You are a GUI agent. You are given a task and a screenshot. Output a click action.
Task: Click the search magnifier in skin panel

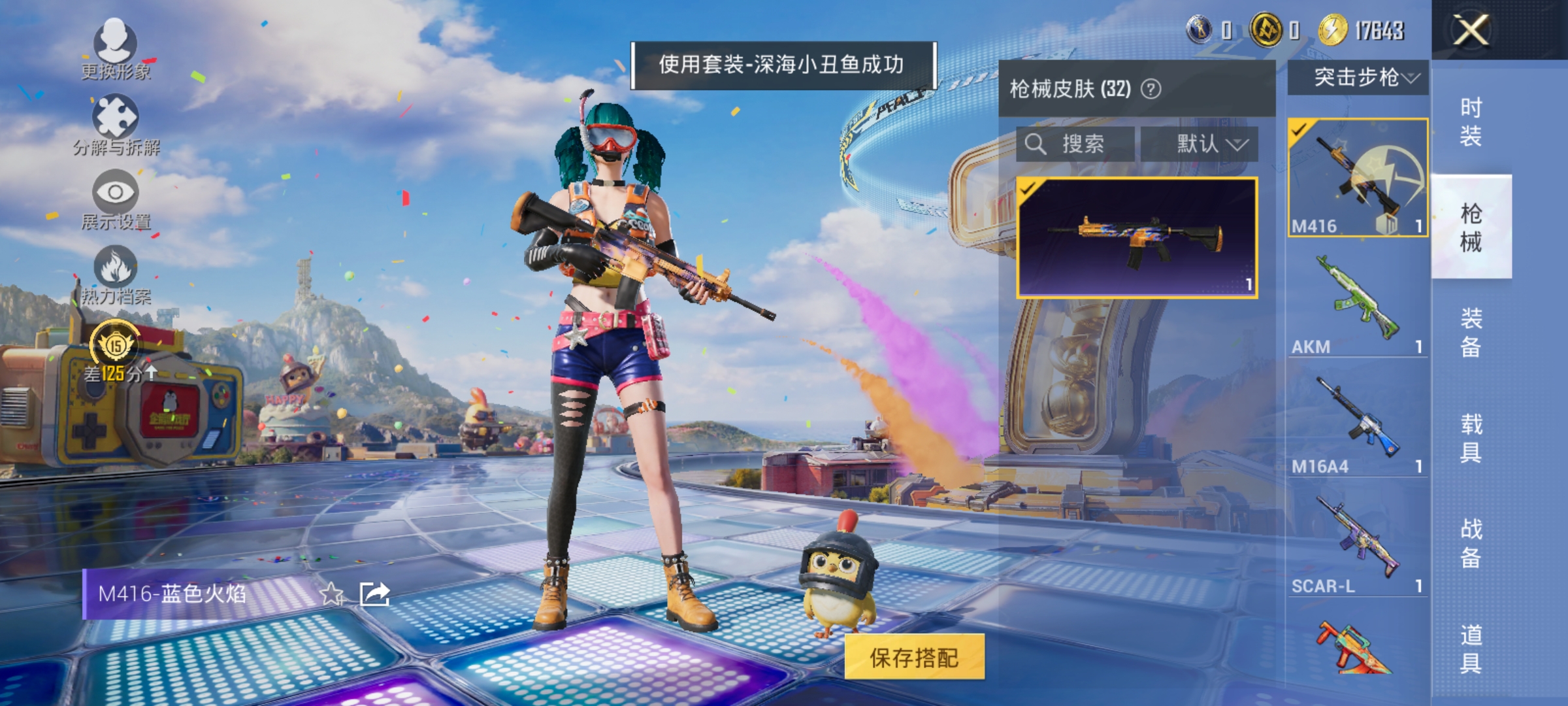(x=1037, y=144)
